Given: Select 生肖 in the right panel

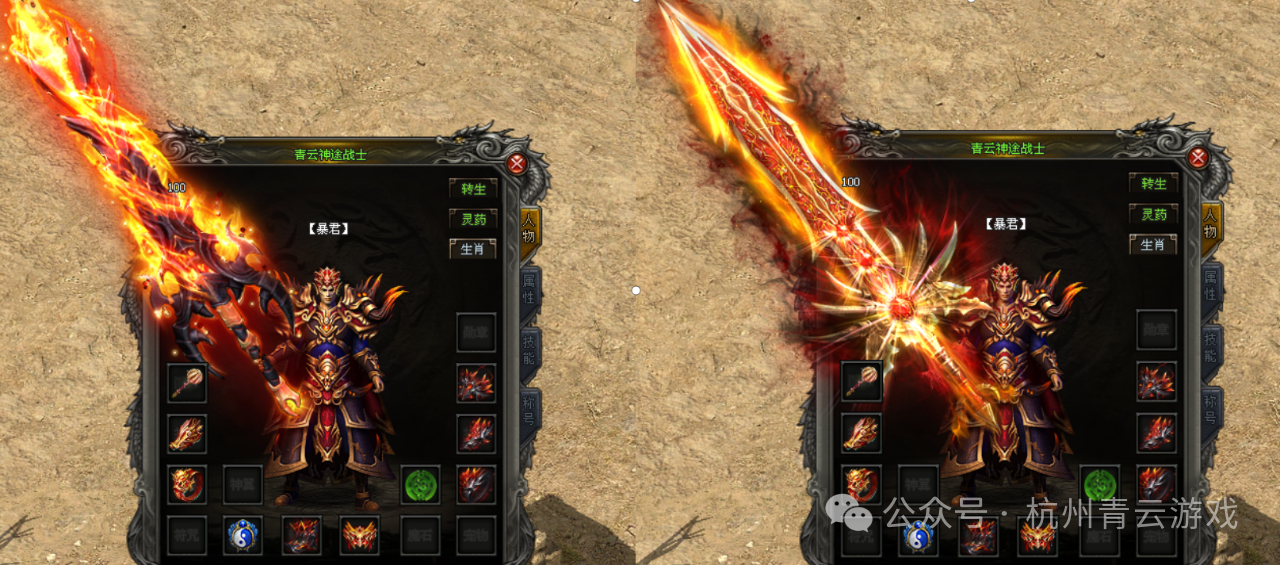Looking at the screenshot, I should pos(1153,244).
